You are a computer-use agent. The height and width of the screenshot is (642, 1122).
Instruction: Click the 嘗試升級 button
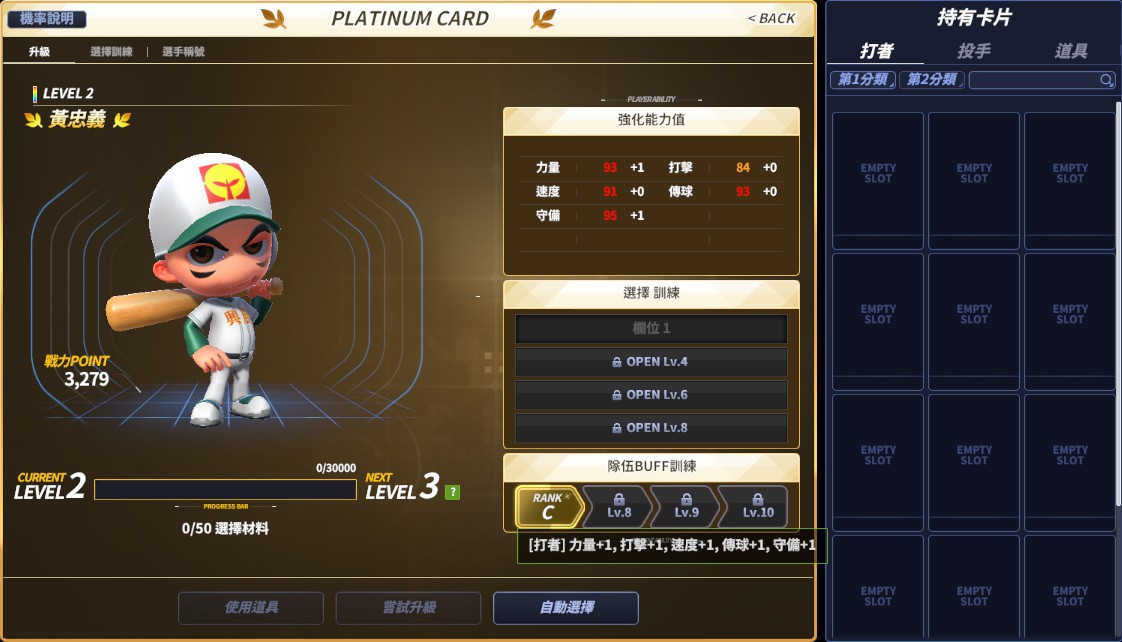click(408, 608)
